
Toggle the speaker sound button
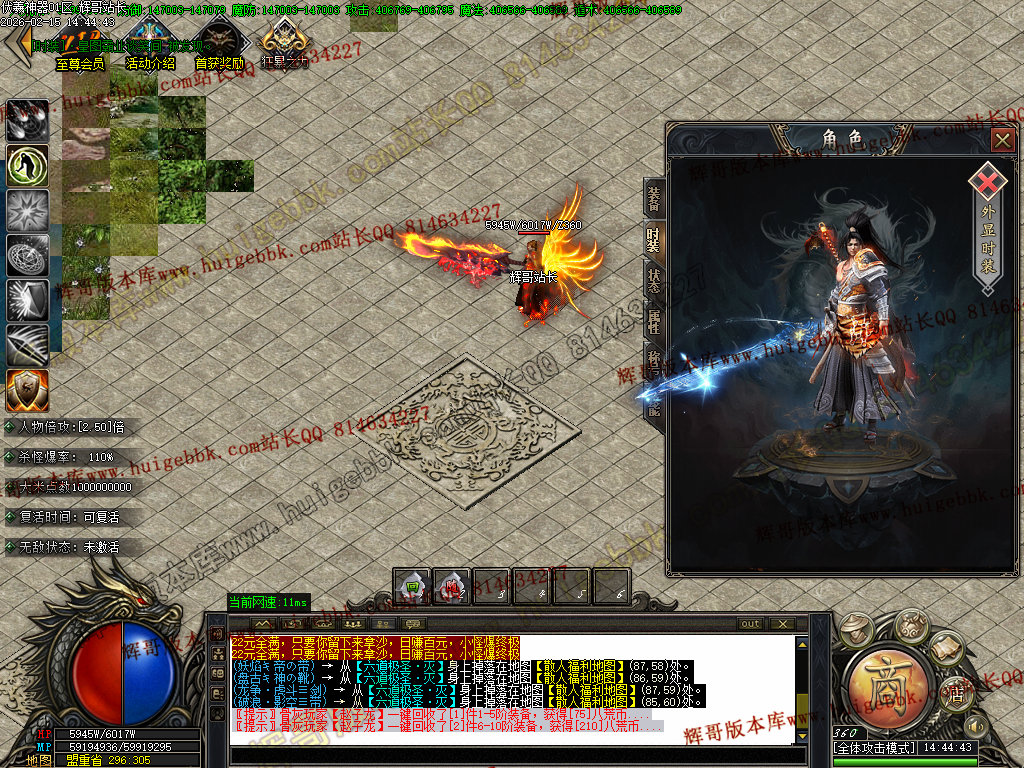pos(974,724)
